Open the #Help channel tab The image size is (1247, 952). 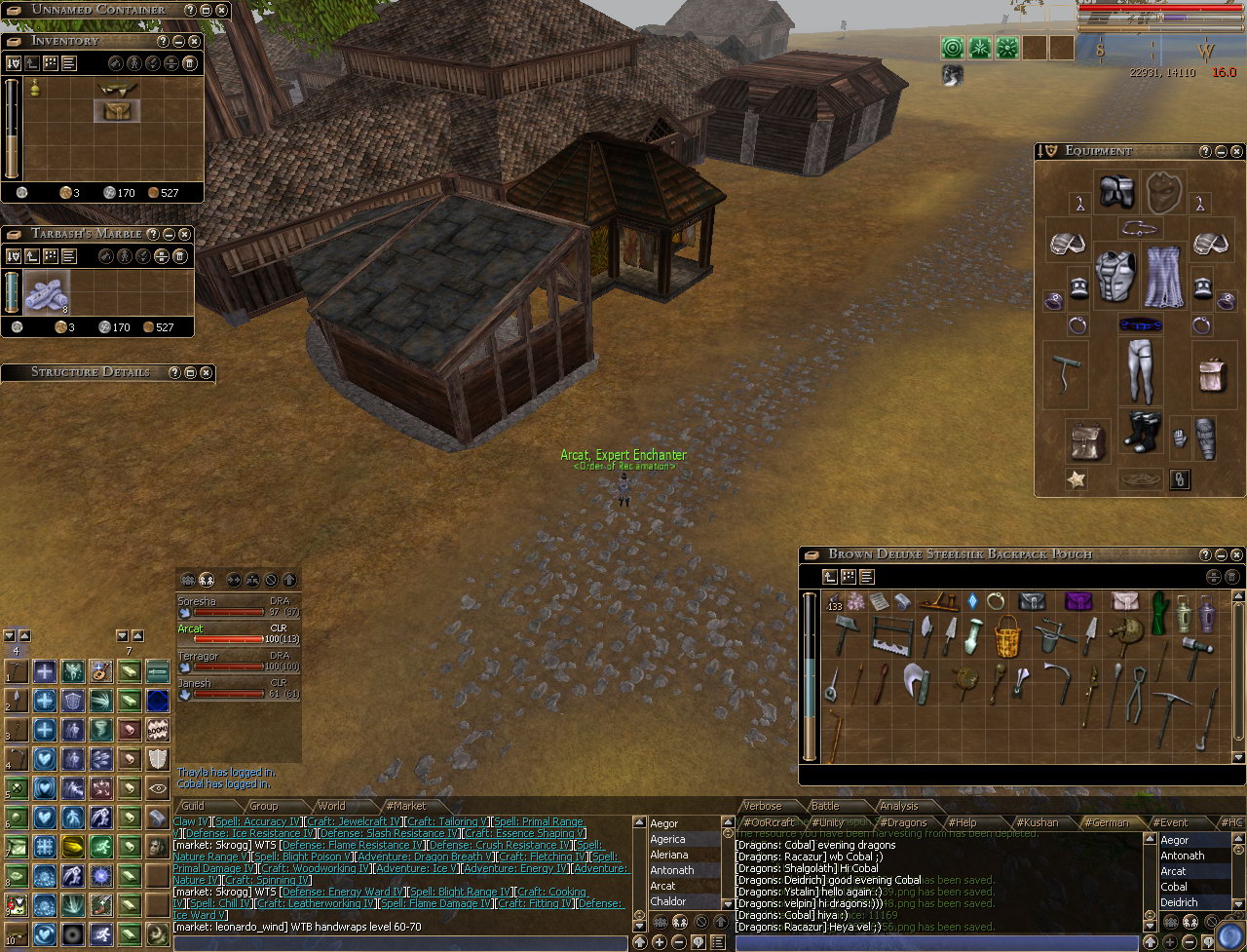click(963, 822)
